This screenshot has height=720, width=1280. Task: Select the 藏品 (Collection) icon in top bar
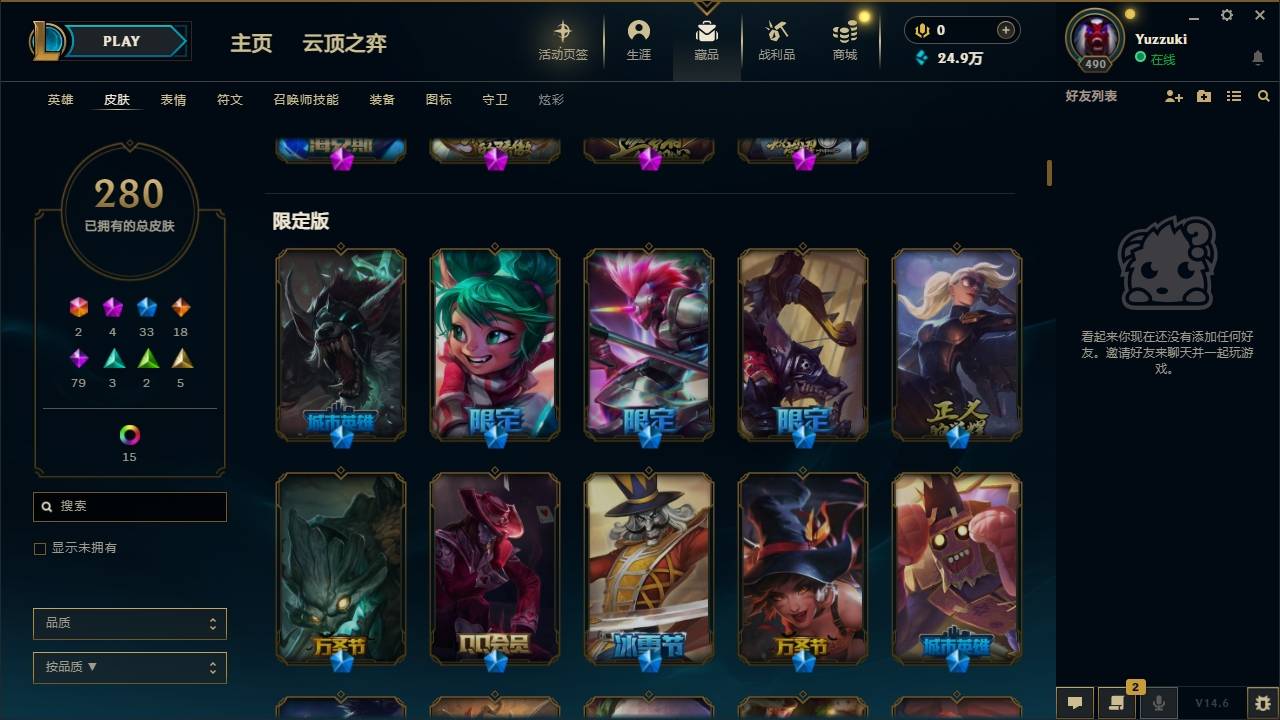tap(707, 40)
